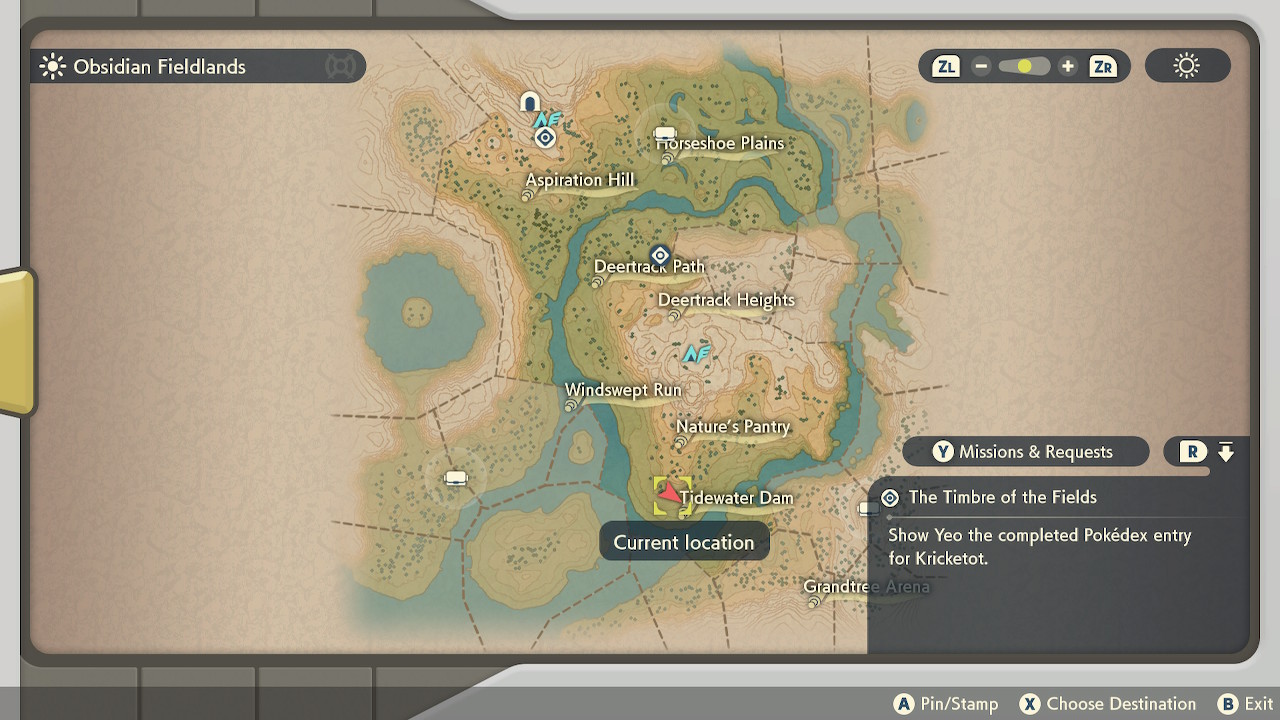Expand more requests with the R down arrow

[x=1224, y=451]
